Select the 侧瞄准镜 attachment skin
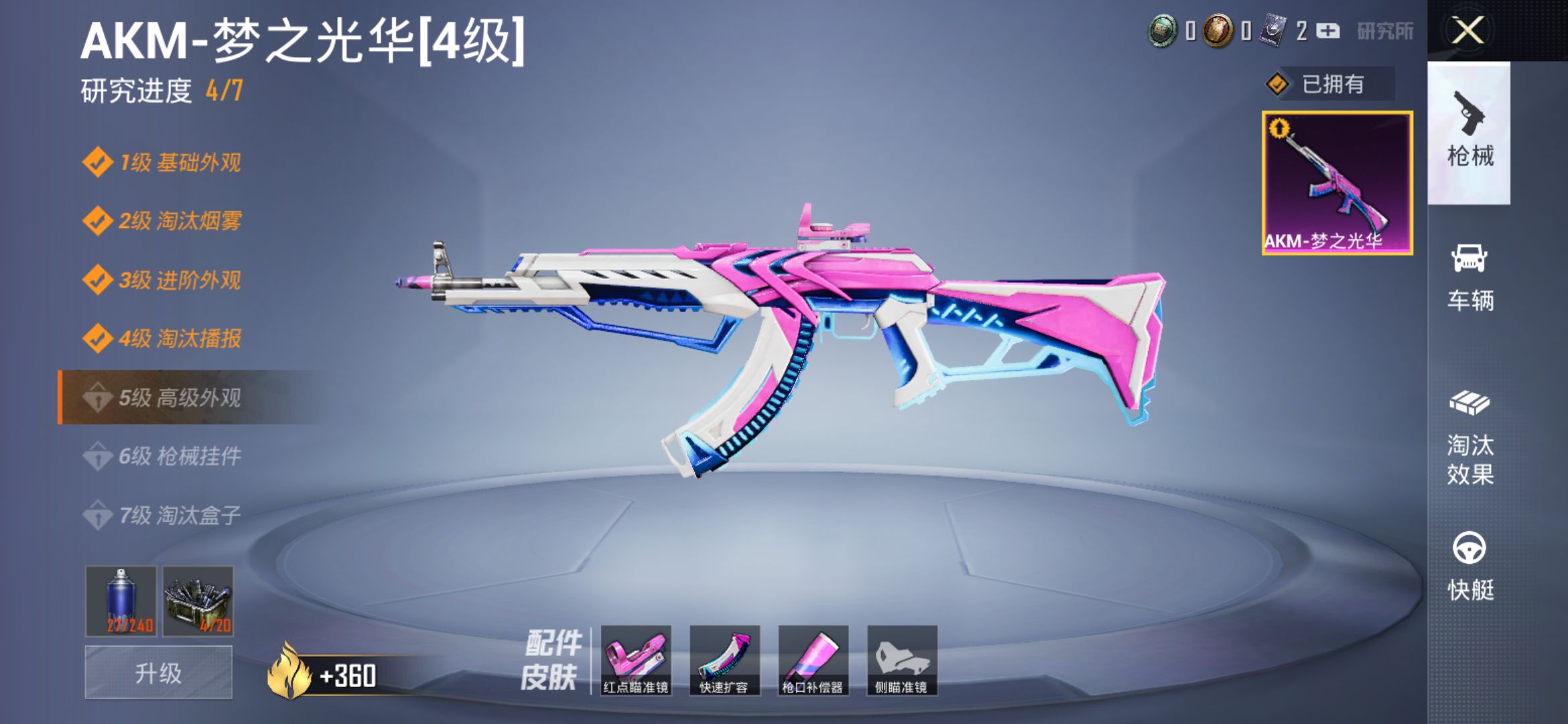 coord(902,660)
